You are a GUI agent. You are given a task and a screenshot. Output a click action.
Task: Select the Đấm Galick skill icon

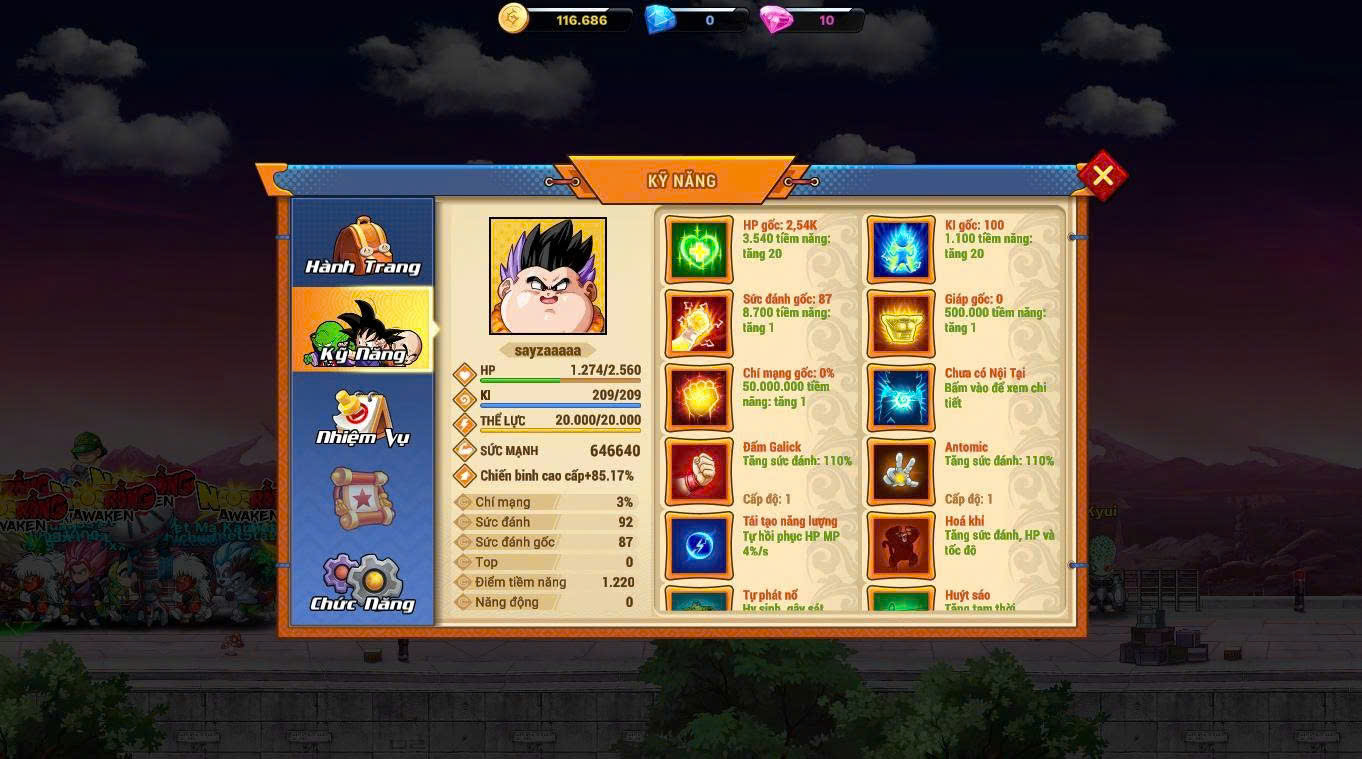[x=699, y=471]
